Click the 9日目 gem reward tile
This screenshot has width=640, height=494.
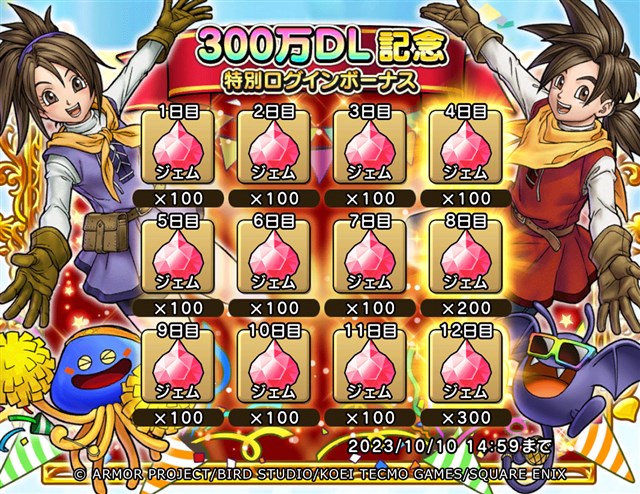click(178, 365)
